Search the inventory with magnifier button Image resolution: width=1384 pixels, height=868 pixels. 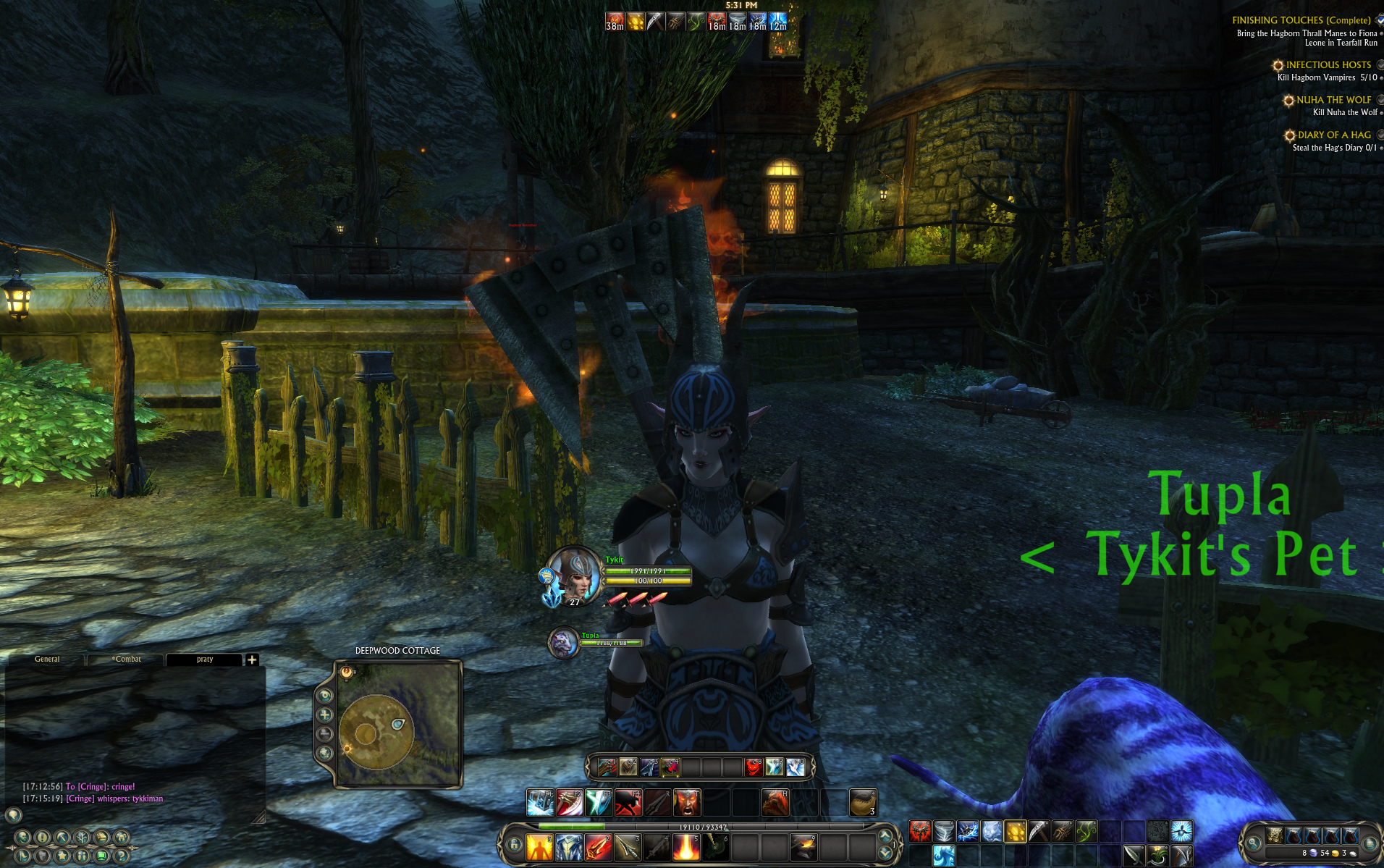1253,843
